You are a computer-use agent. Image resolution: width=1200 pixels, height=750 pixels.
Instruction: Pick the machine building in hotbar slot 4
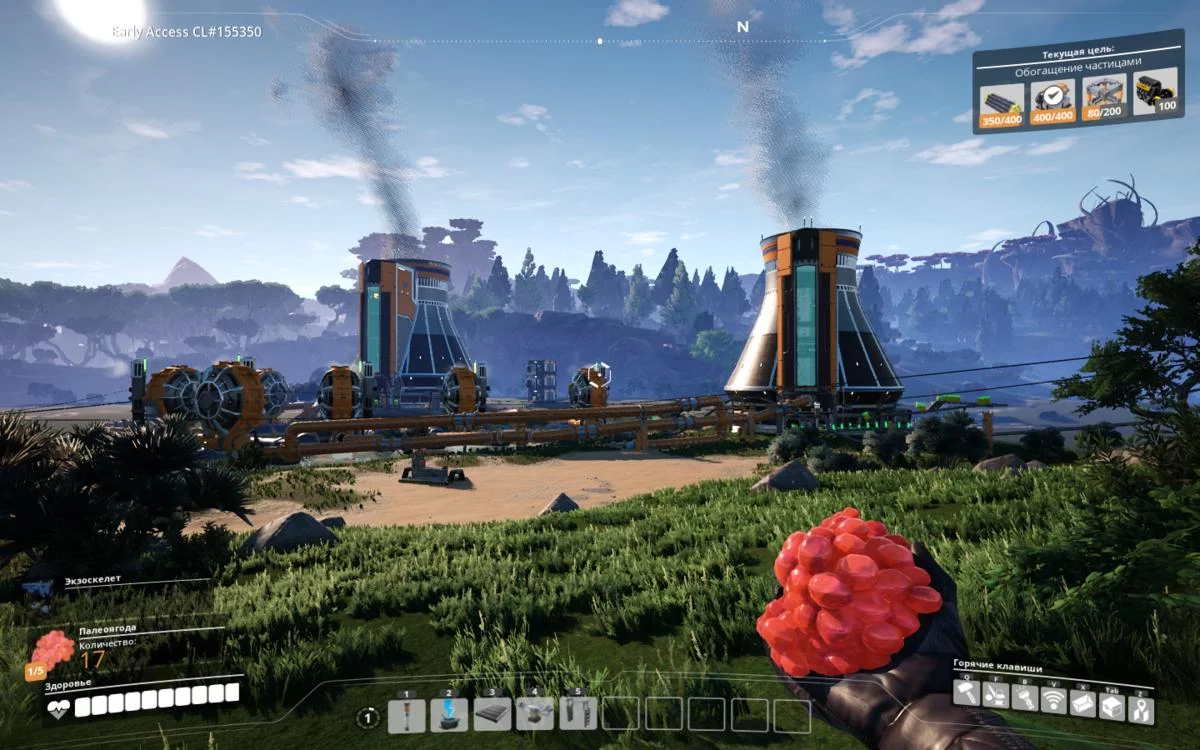pyautogui.click(x=535, y=714)
